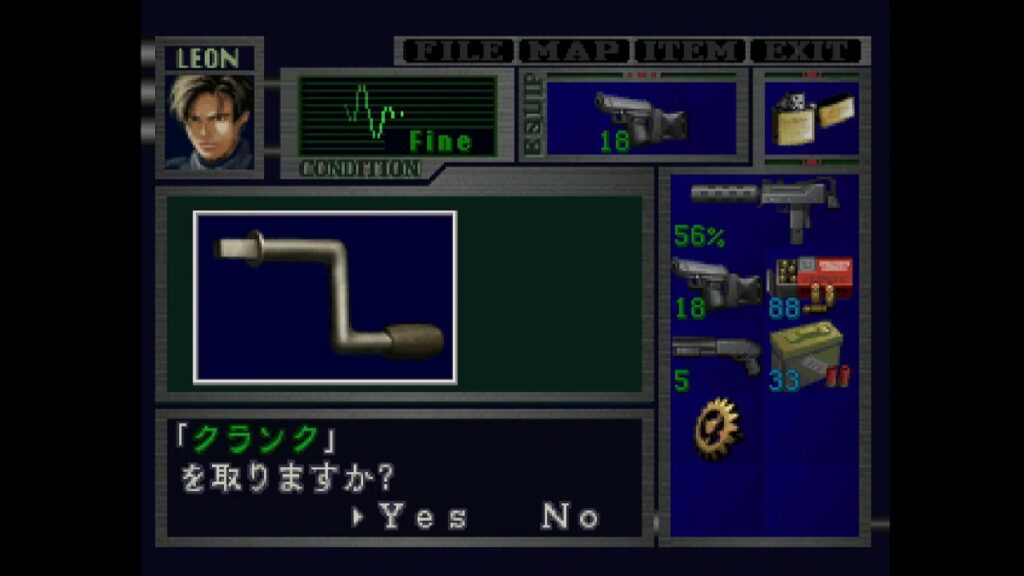Open the FILE menu tab

tap(456, 51)
